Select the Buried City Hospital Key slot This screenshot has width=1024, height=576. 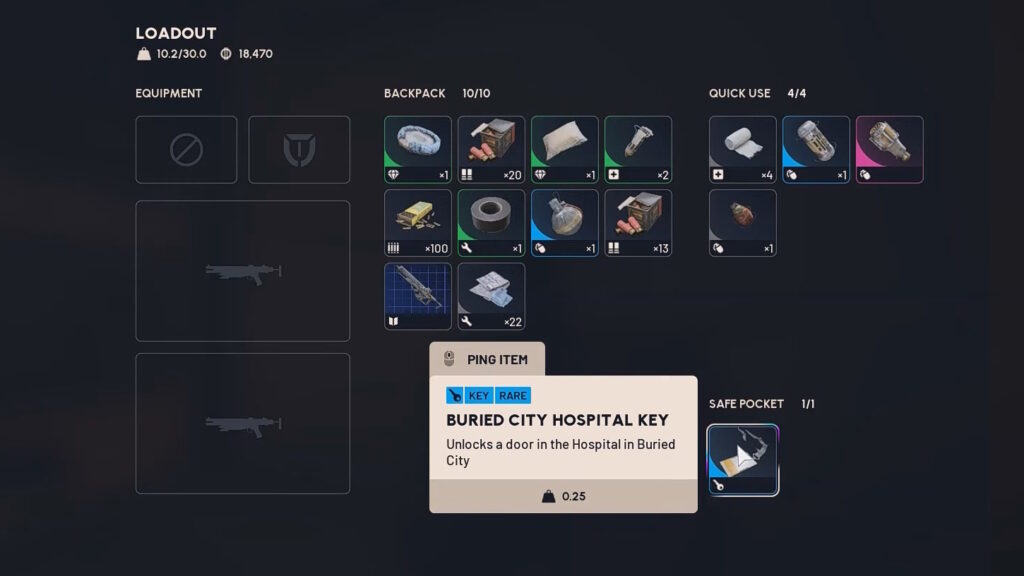pyautogui.click(x=743, y=460)
